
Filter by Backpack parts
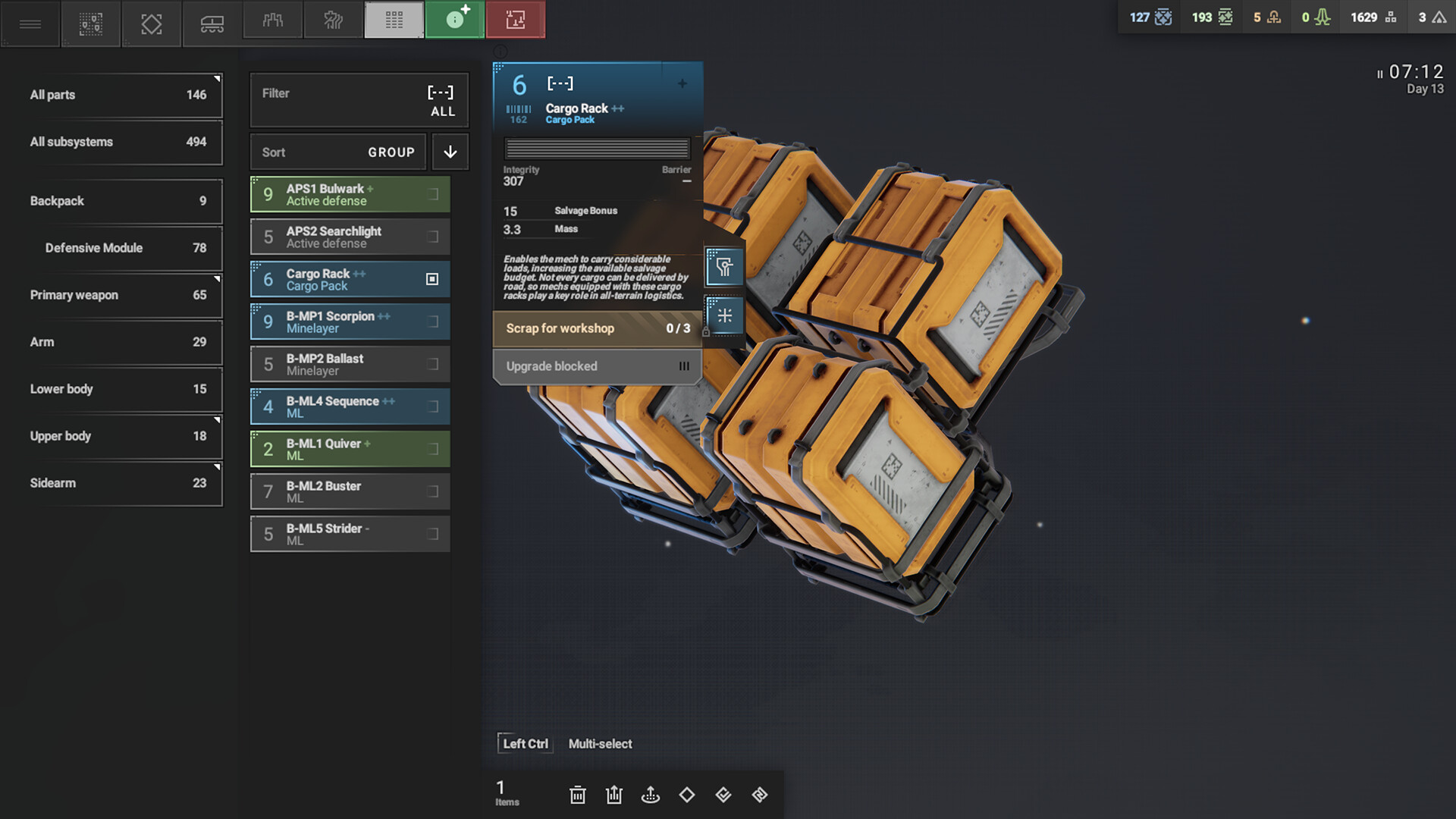pyautogui.click(x=121, y=201)
